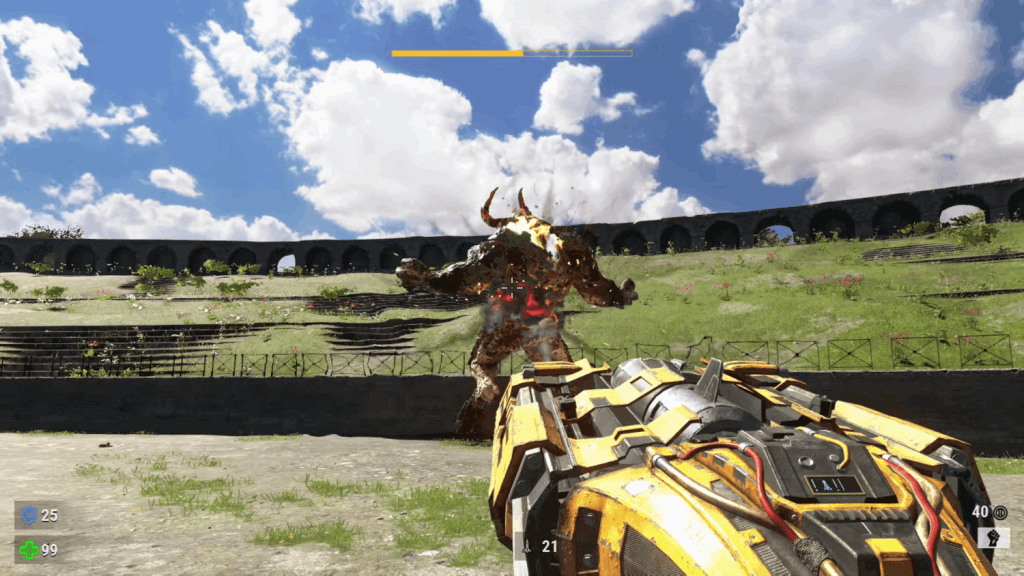Click the green health cross icon

click(x=28, y=549)
